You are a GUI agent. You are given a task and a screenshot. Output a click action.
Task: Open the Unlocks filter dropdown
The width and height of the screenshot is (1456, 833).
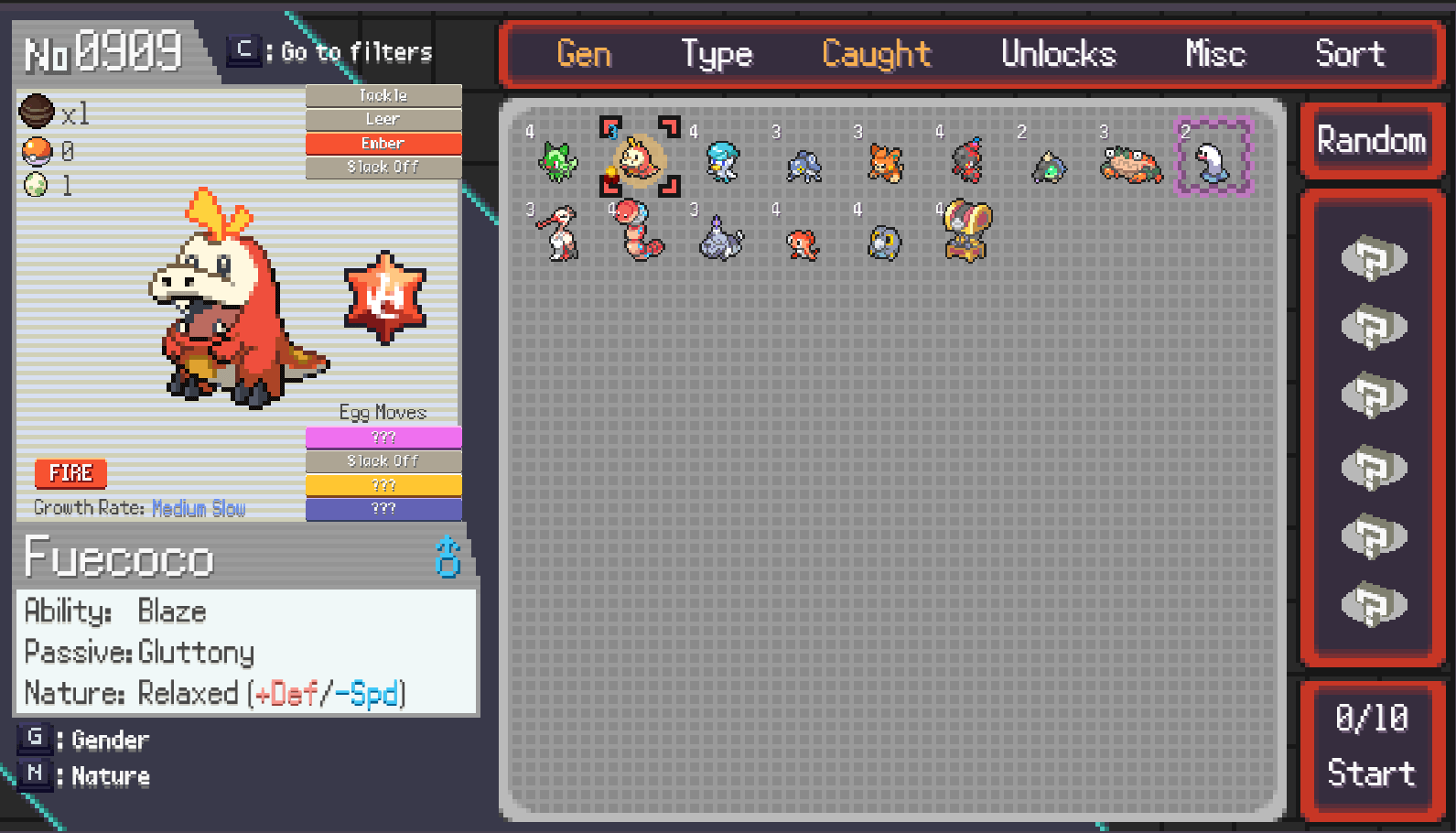click(x=1058, y=54)
